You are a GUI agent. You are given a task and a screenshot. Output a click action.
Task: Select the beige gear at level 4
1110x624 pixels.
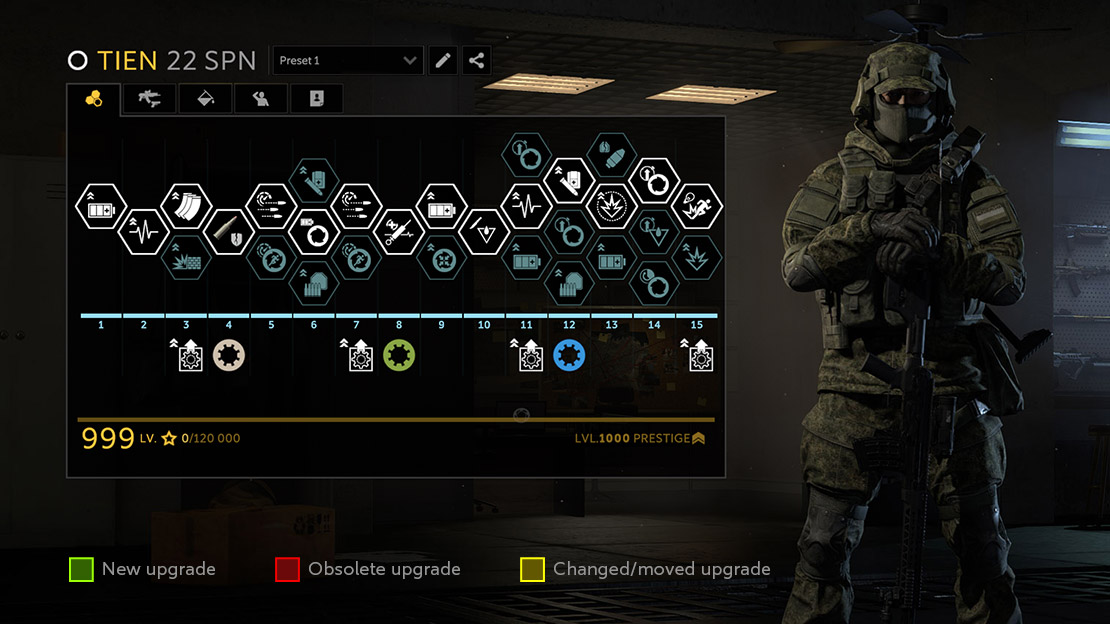(229, 355)
